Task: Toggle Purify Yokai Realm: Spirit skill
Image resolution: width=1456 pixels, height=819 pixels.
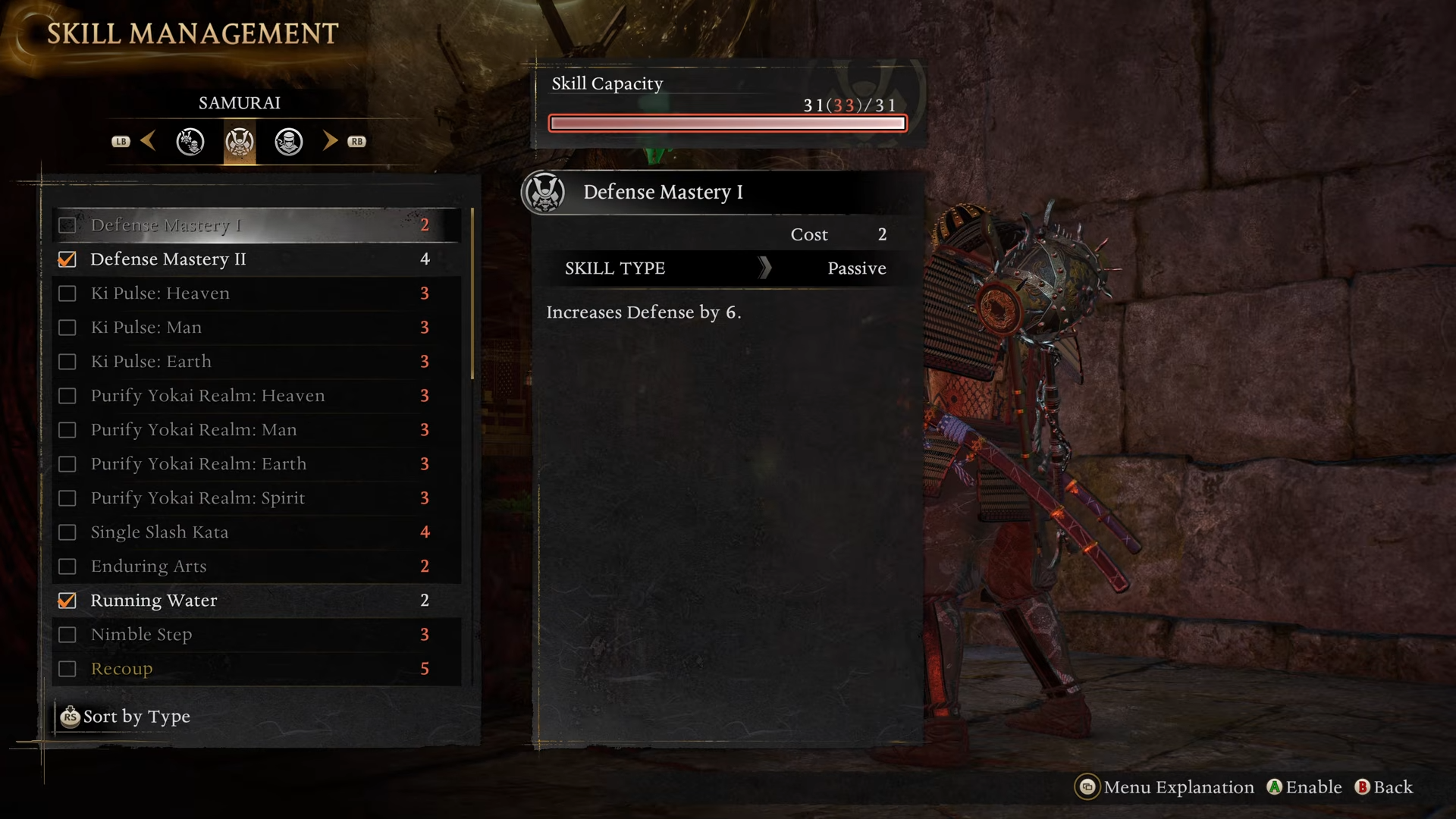Action: pos(67,498)
